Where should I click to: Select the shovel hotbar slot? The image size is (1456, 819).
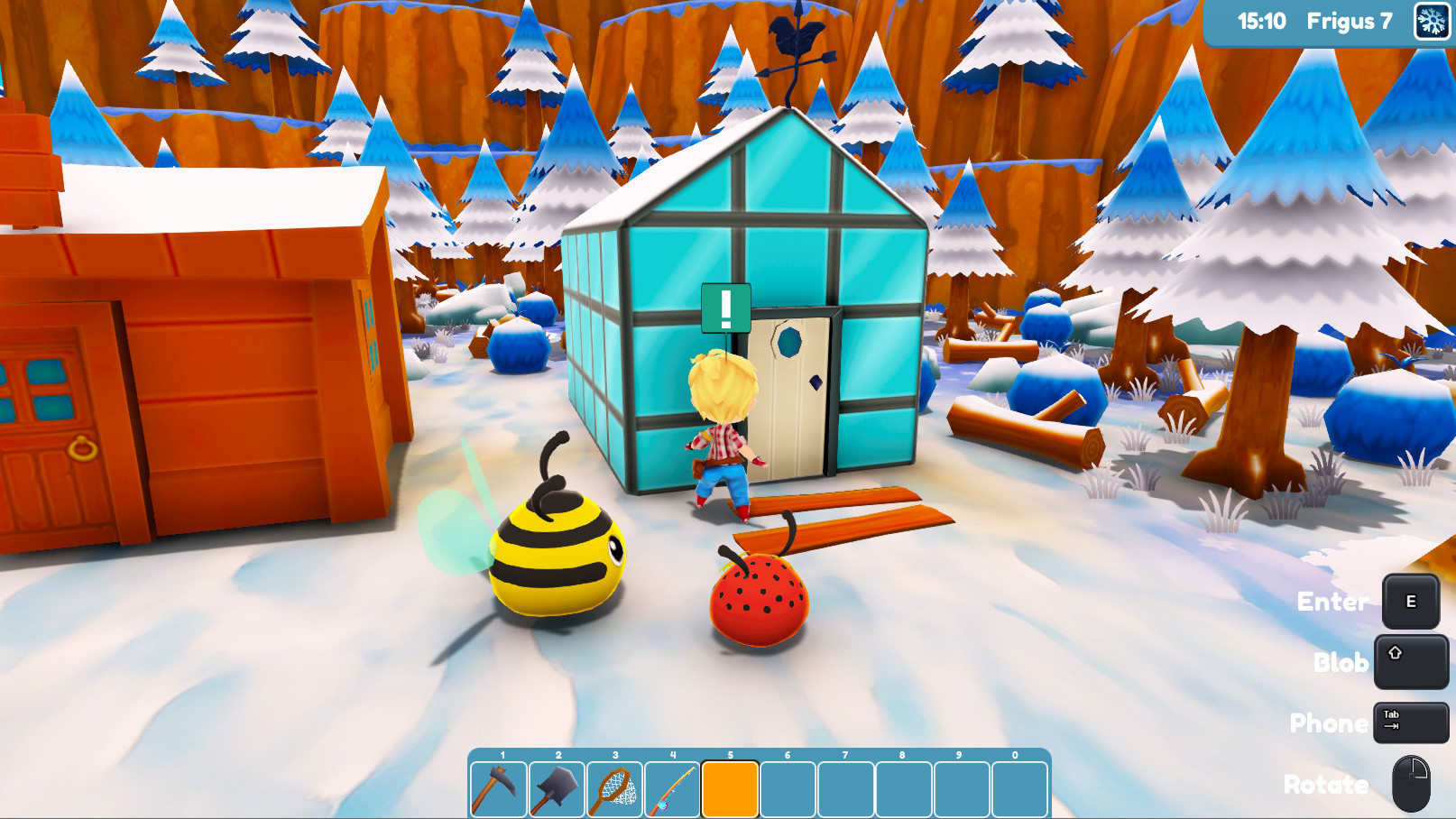[x=557, y=789]
